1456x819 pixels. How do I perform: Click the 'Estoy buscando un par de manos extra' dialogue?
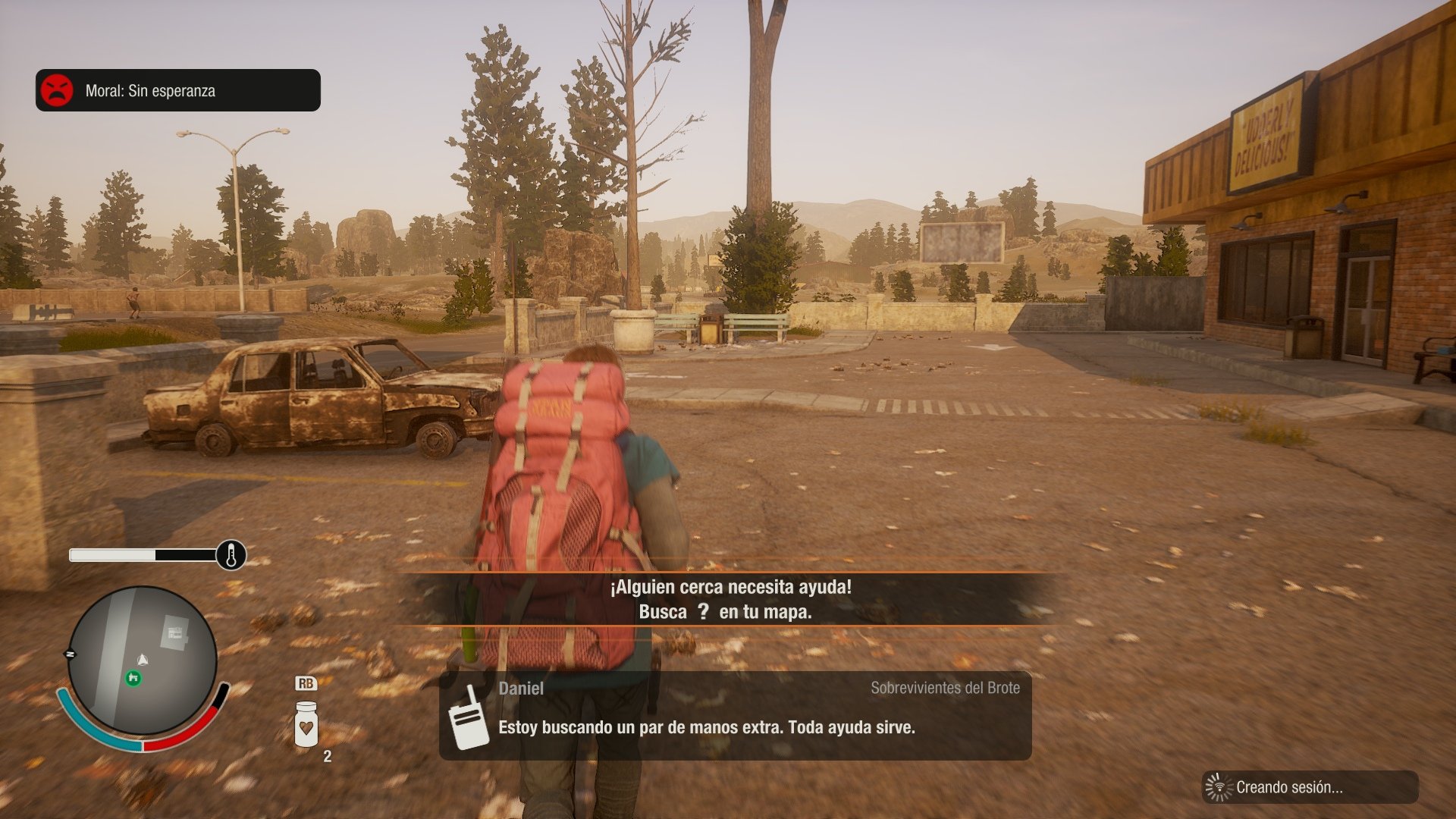[705, 730]
